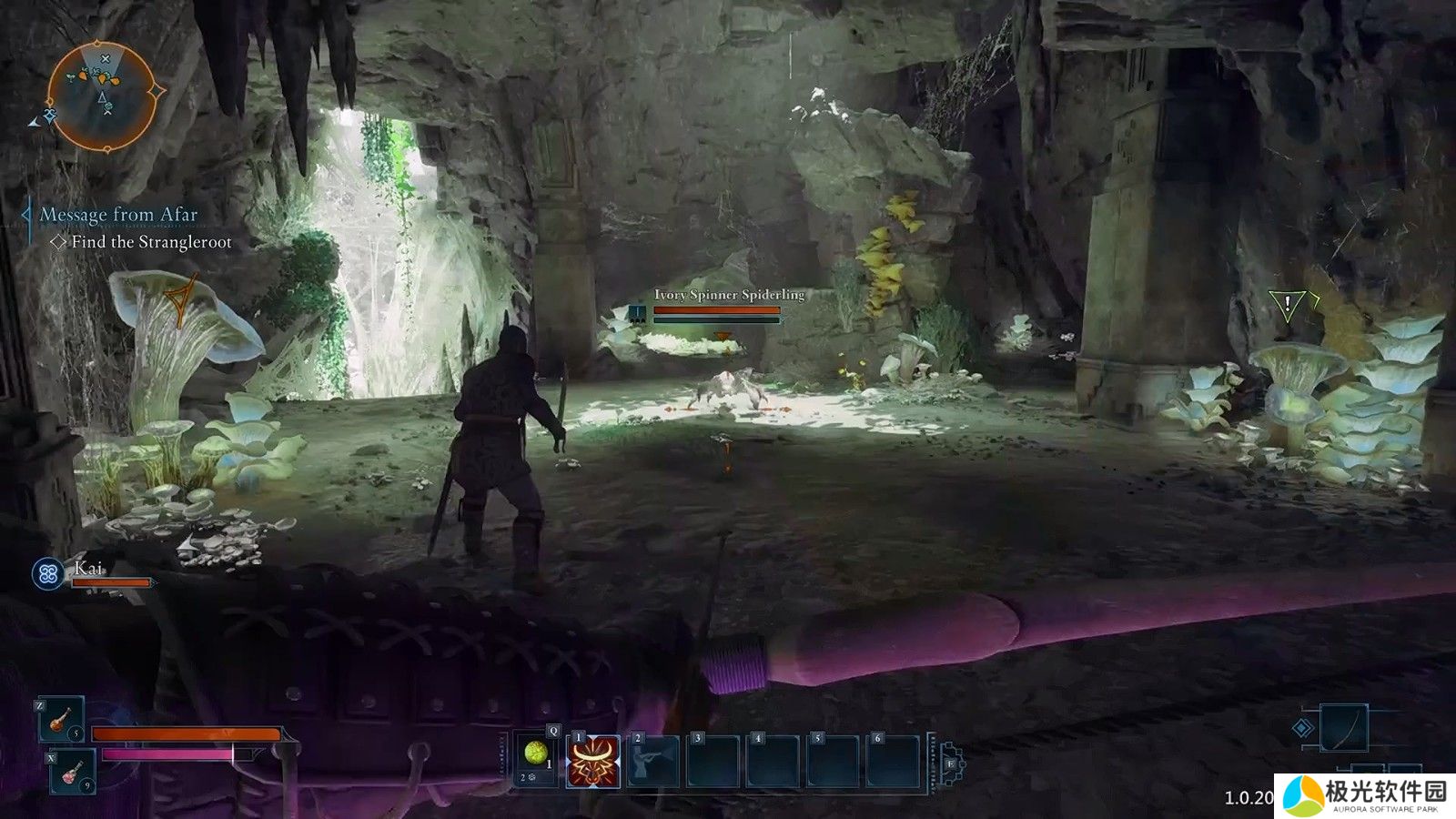Click the Aurora Software Park watermark logo

tap(1364, 795)
